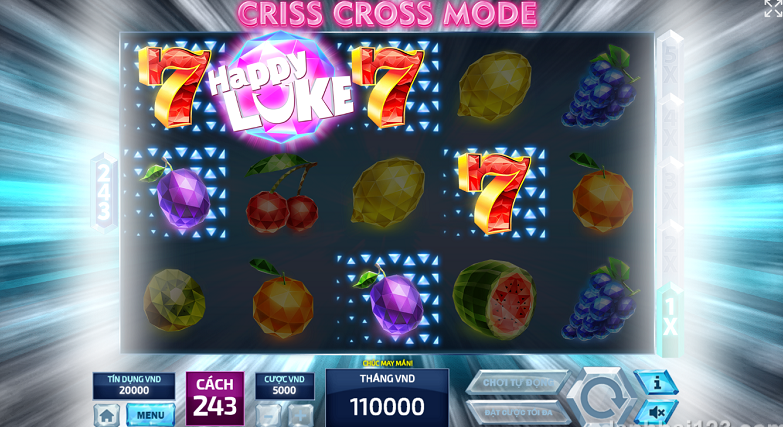
Task: Go to the home screen icon
Action: tap(107, 415)
